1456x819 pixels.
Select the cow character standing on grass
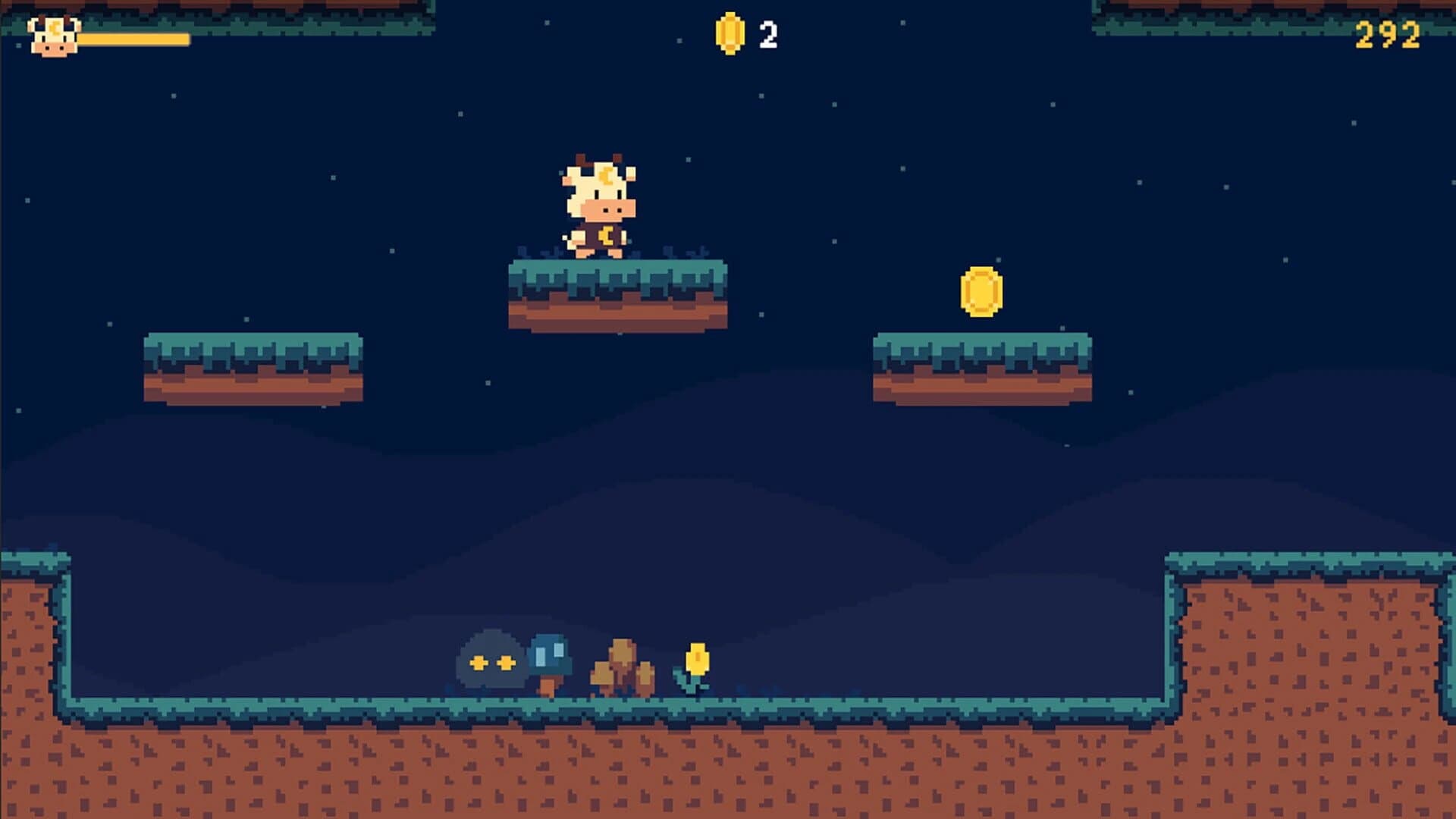click(597, 205)
